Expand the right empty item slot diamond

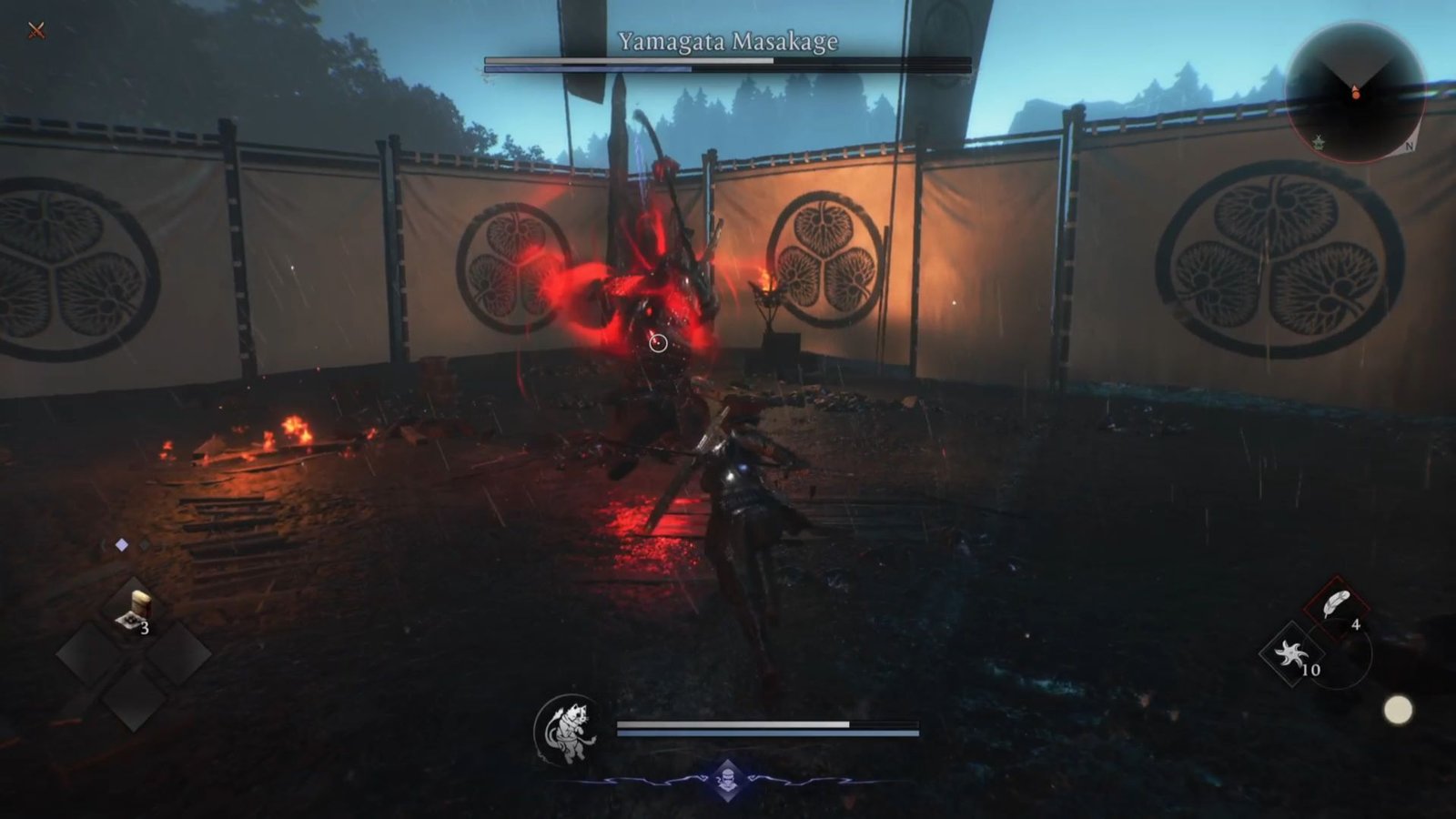(178, 655)
